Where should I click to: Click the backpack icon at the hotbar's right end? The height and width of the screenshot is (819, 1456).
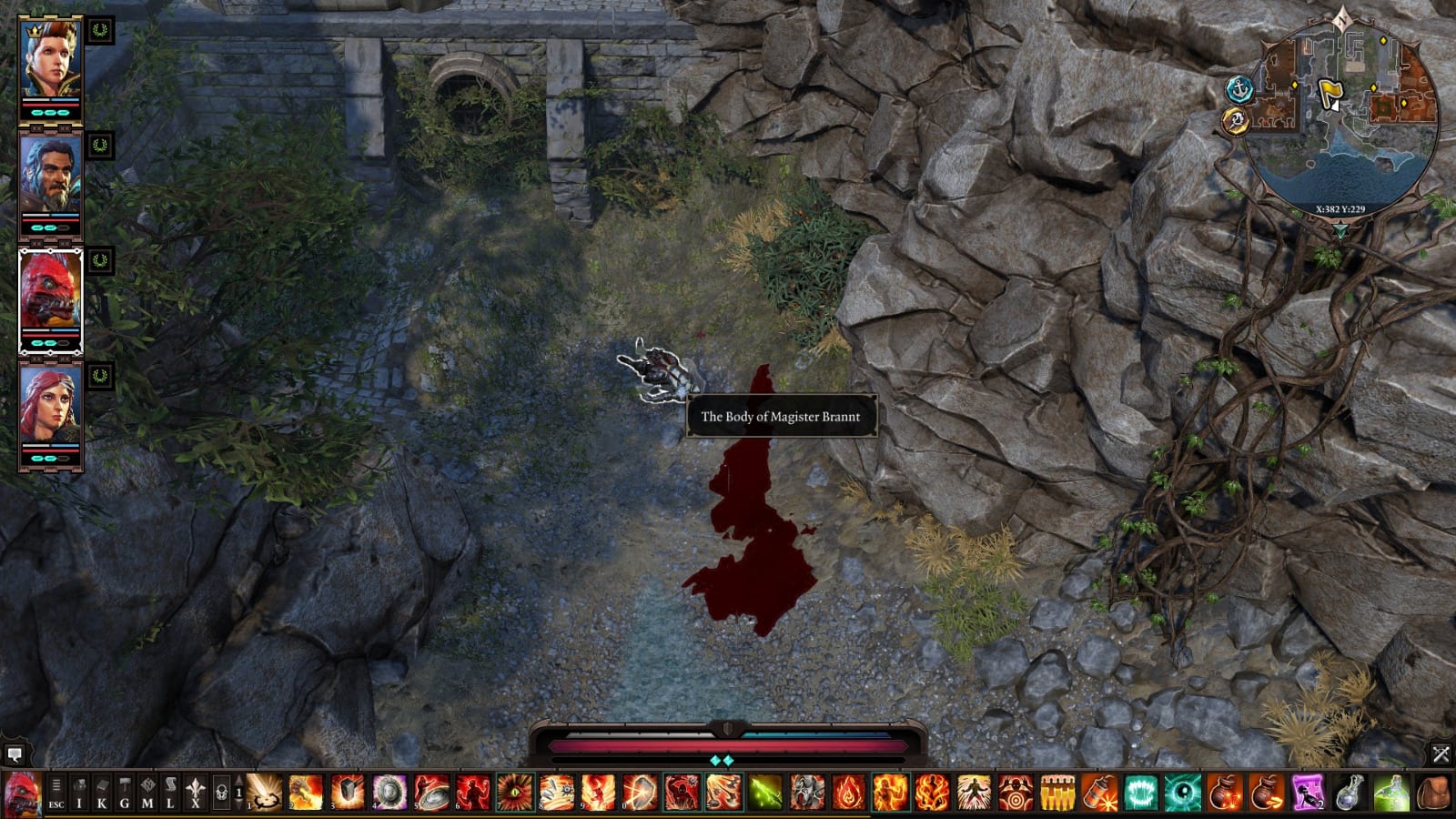tap(1434, 792)
